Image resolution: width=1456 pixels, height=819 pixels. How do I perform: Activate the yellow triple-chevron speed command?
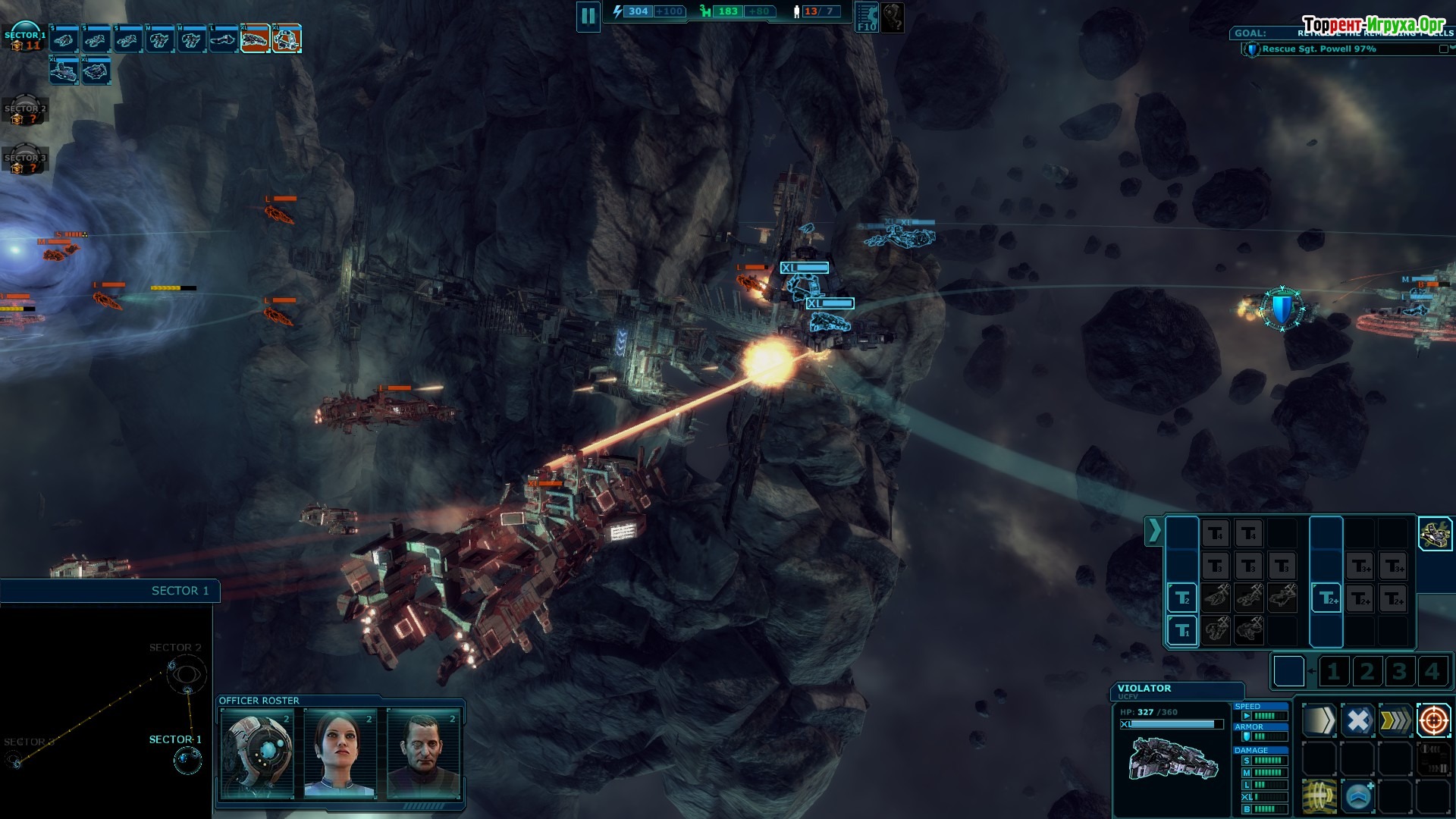point(1395,720)
